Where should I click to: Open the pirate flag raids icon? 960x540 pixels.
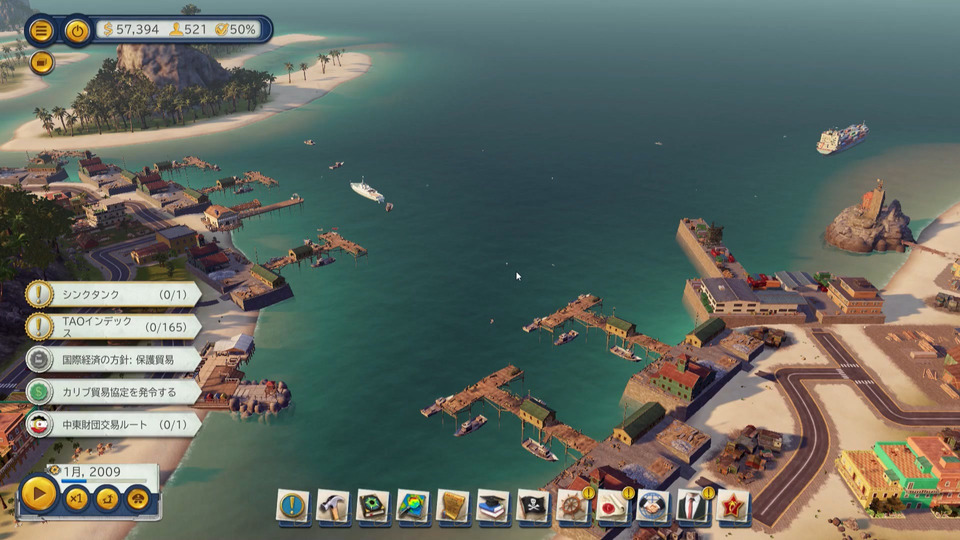point(533,506)
